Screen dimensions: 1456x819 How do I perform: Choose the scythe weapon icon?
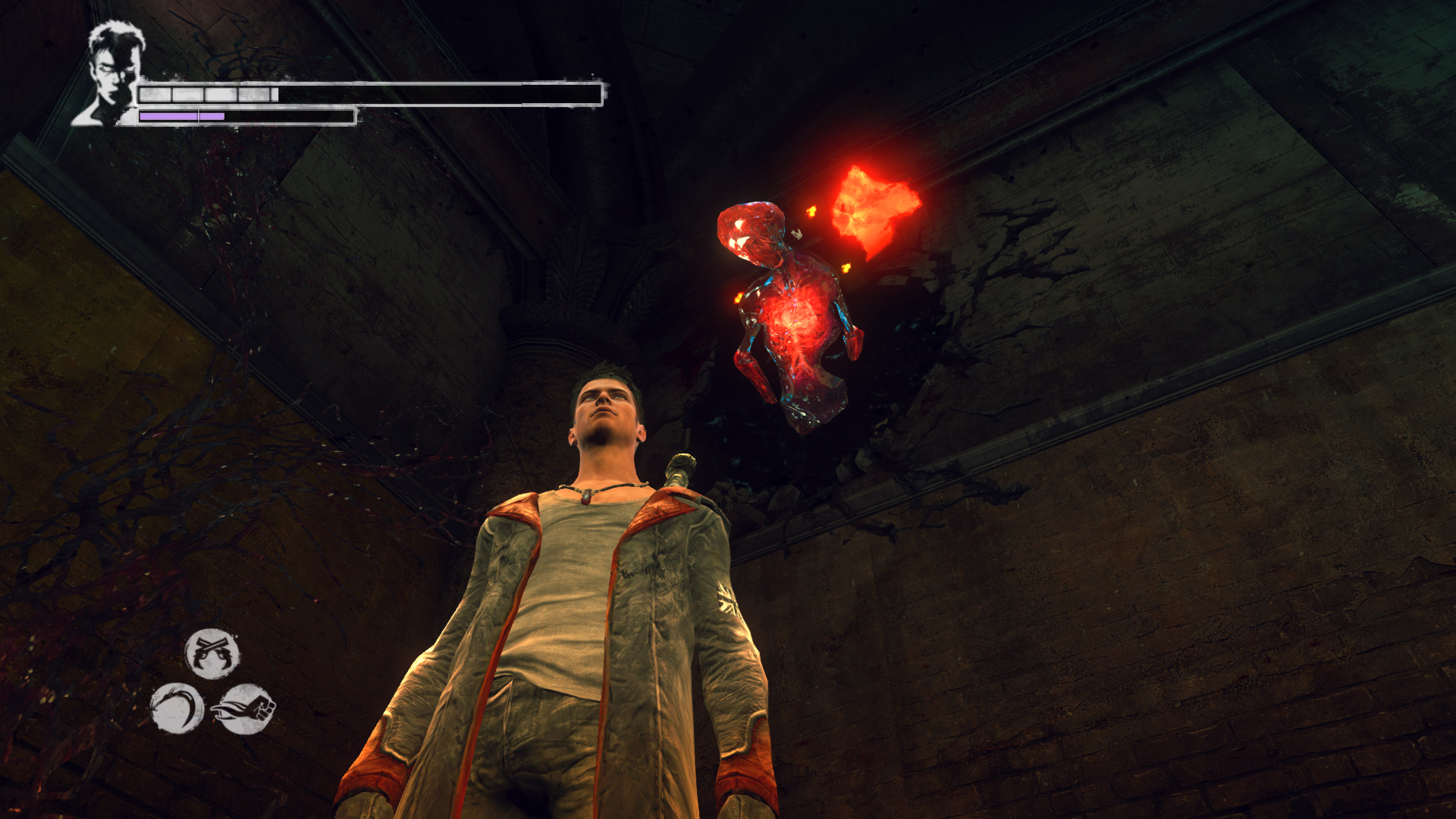click(x=177, y=708)
